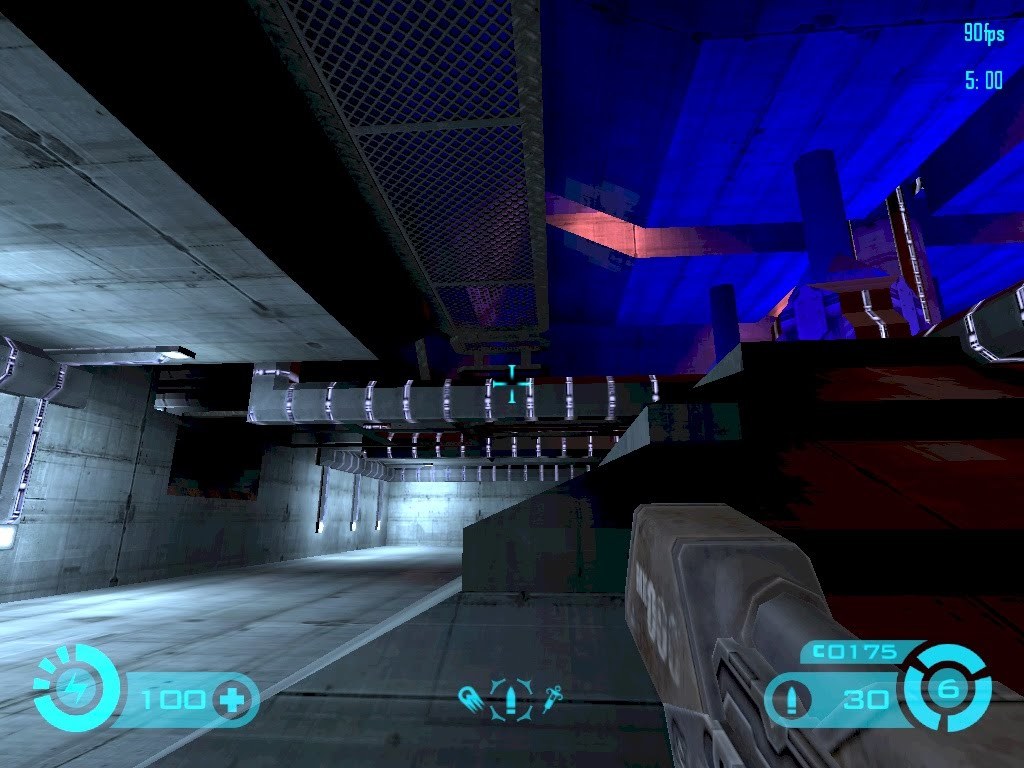Switch to the syringe weapon icon

(550, 697)
